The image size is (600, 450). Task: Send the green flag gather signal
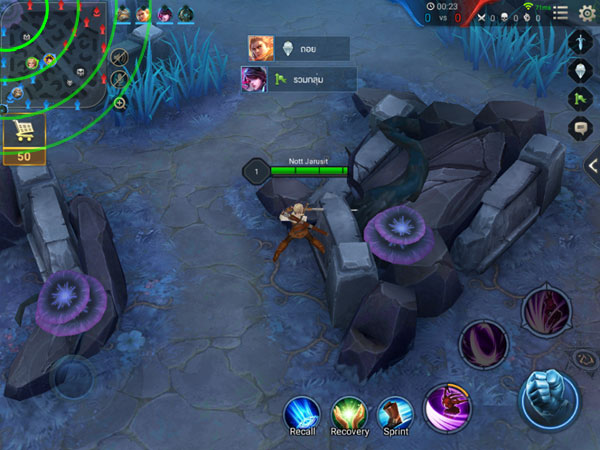tap(581, 99)
